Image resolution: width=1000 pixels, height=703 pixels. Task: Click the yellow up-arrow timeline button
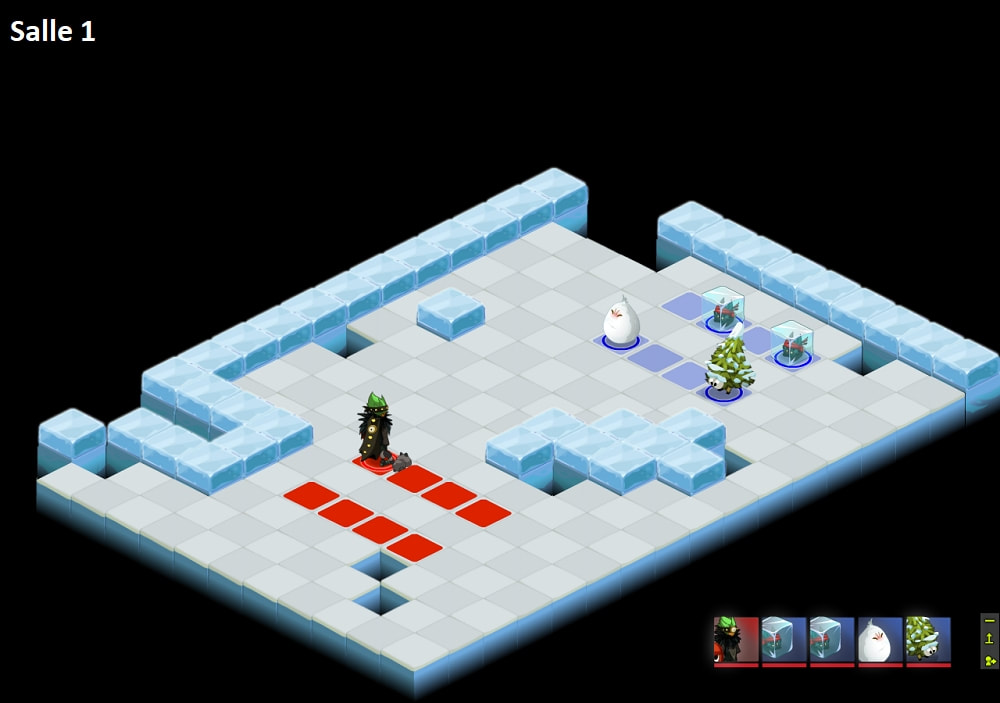point(989,640)
